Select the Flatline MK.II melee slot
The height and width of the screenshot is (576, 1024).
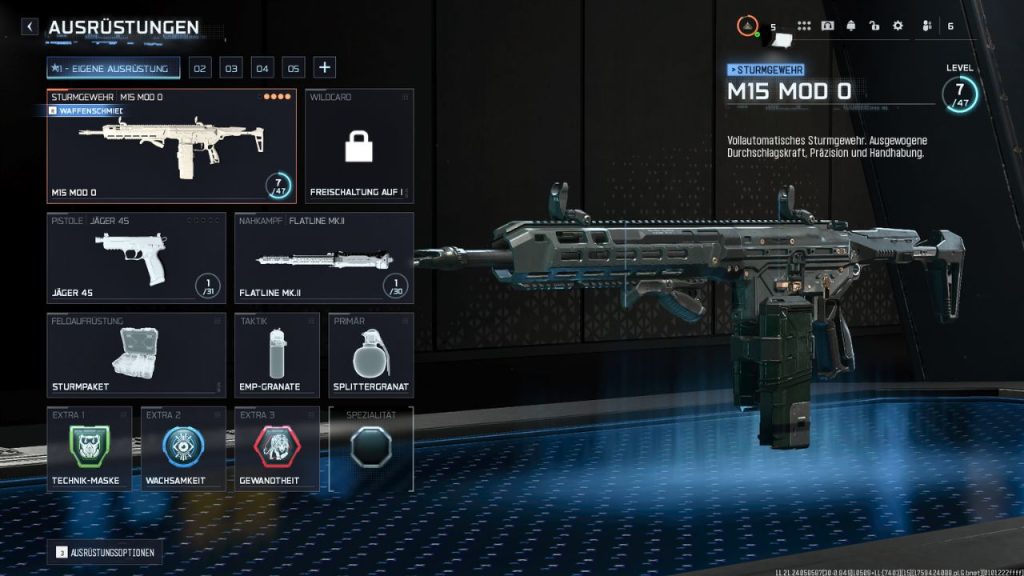click(x=324, y=257)
